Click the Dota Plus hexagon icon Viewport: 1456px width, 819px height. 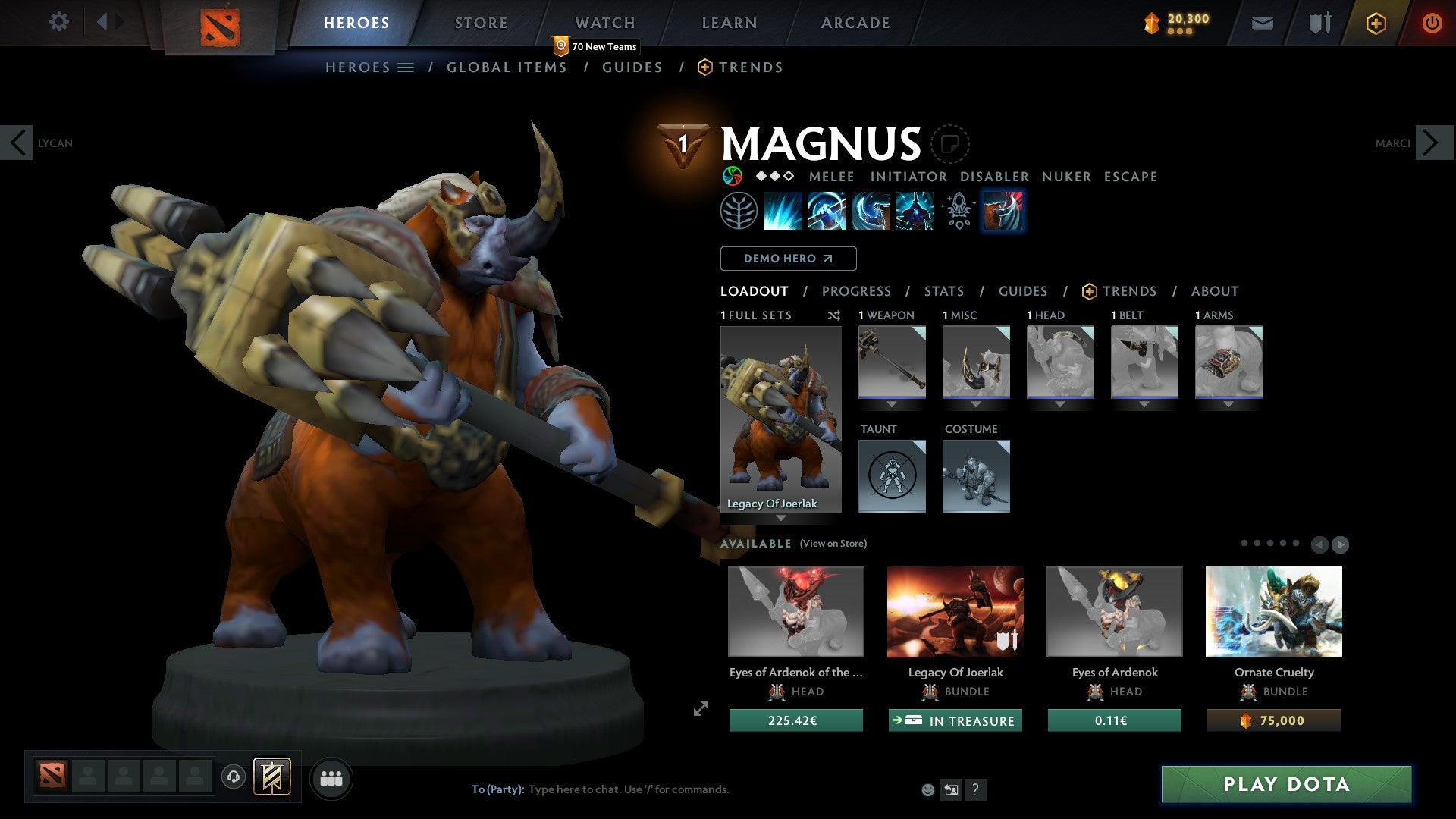[1375, 23]
